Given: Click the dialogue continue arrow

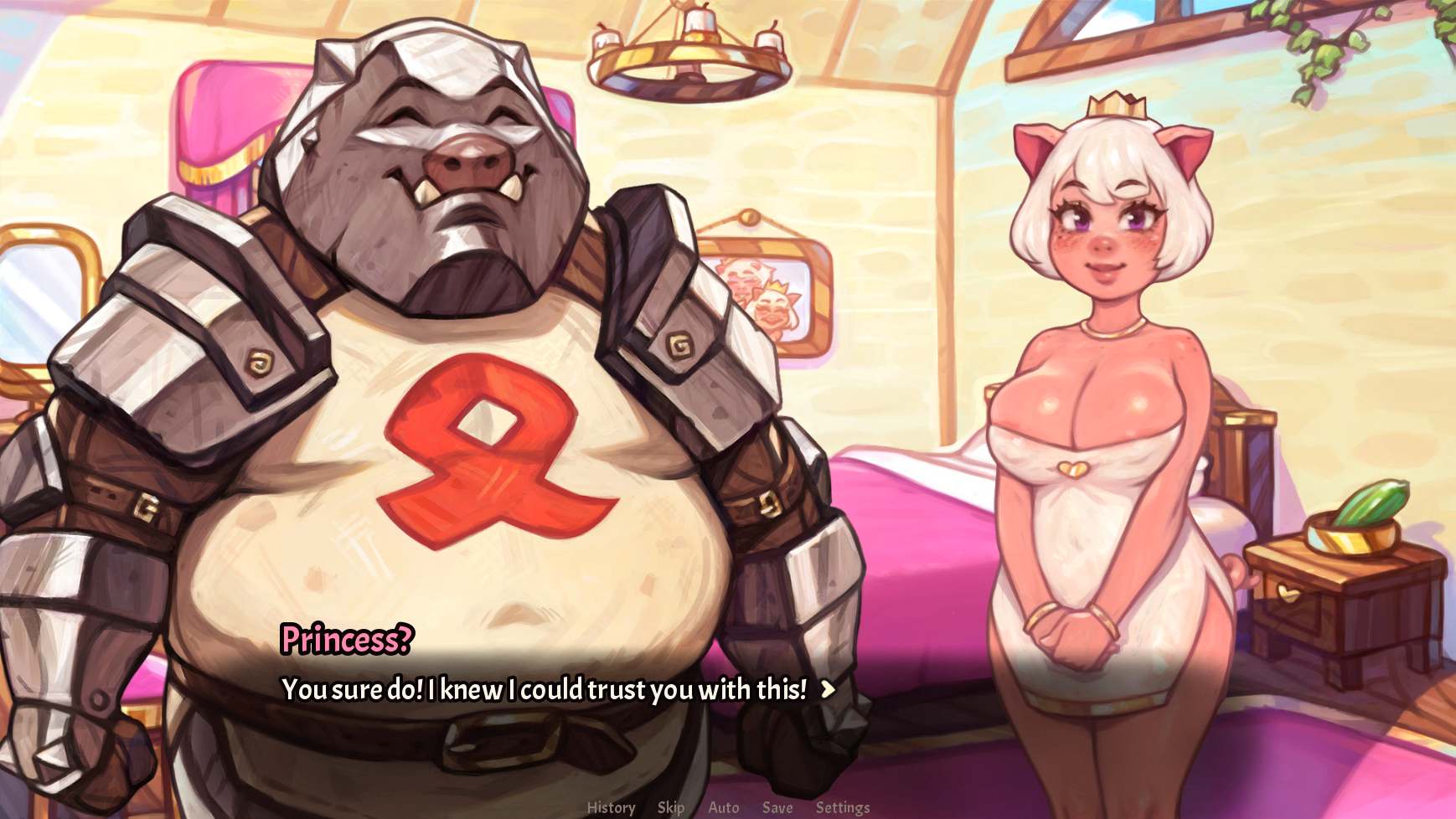Looking at the screenshot, I should [x=828, y=689].
